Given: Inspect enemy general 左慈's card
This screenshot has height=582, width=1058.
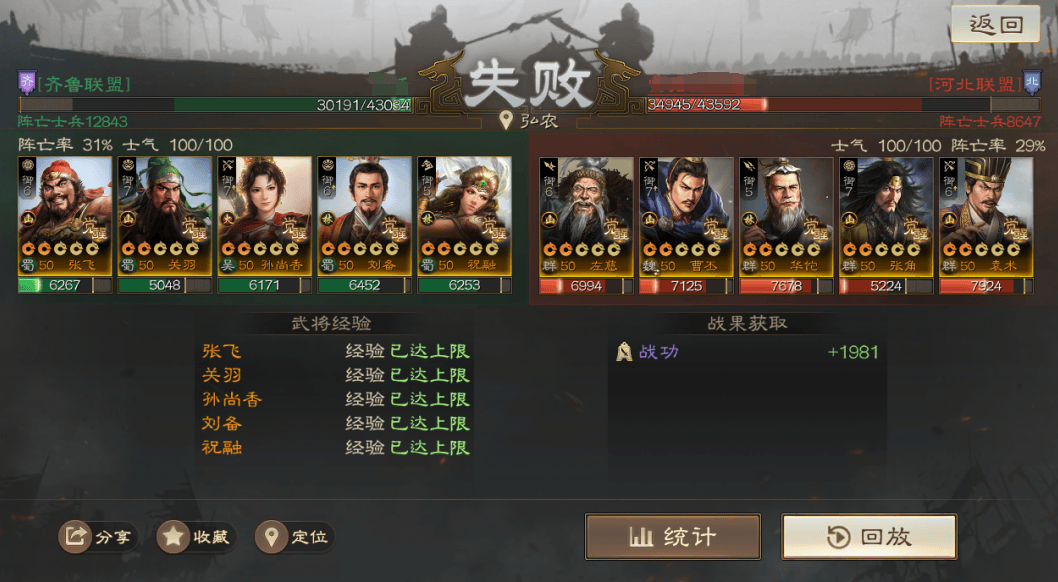Looking at the screenshot, I should (x=587, y=215).
